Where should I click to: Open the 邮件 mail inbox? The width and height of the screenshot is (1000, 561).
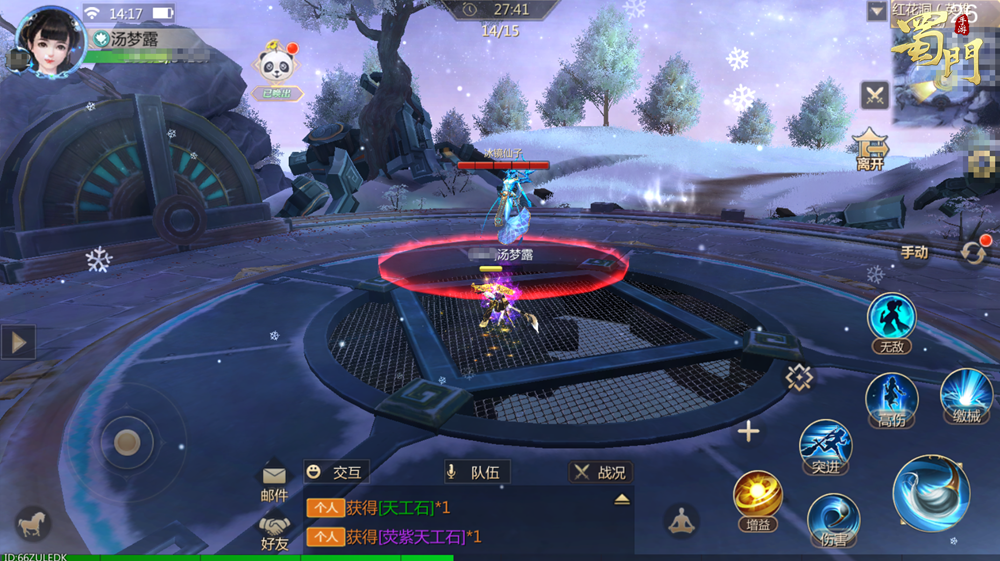coord(274,481)
